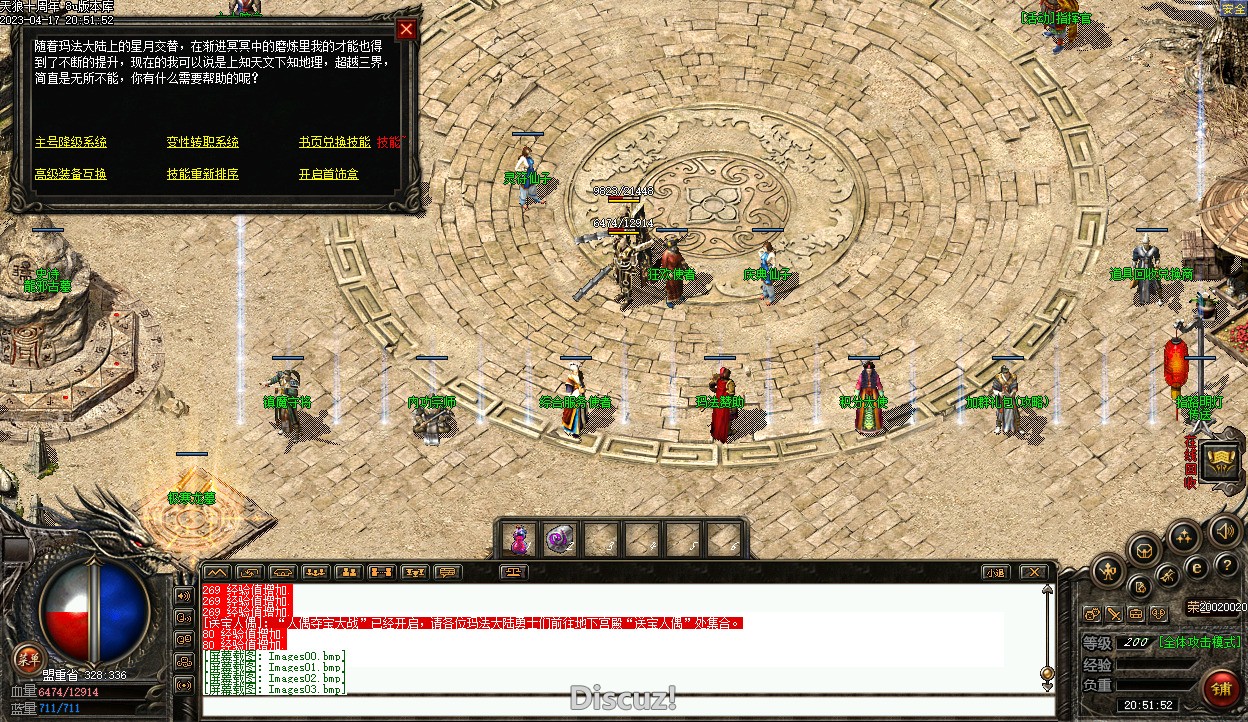Open the bag chest icon button
The image size is (1248, 722).
pyautogui.click(x=1144, y=549)
